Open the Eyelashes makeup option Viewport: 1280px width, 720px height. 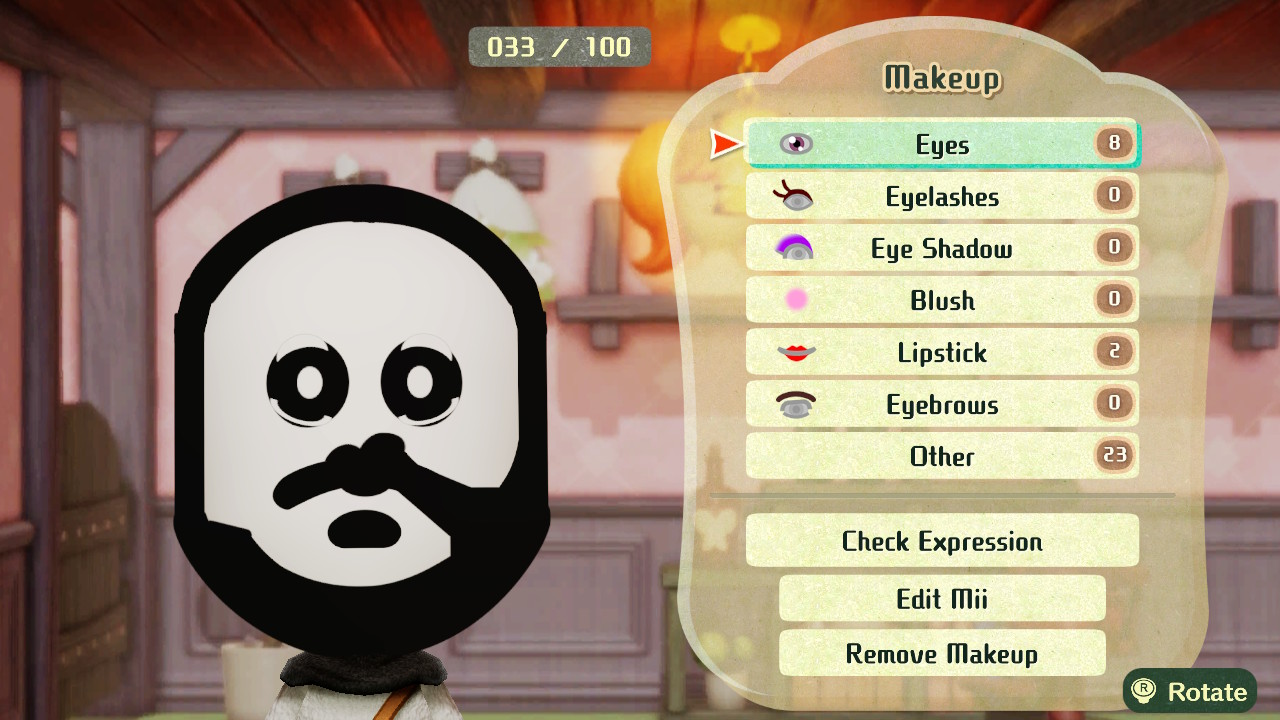[941, 196]
